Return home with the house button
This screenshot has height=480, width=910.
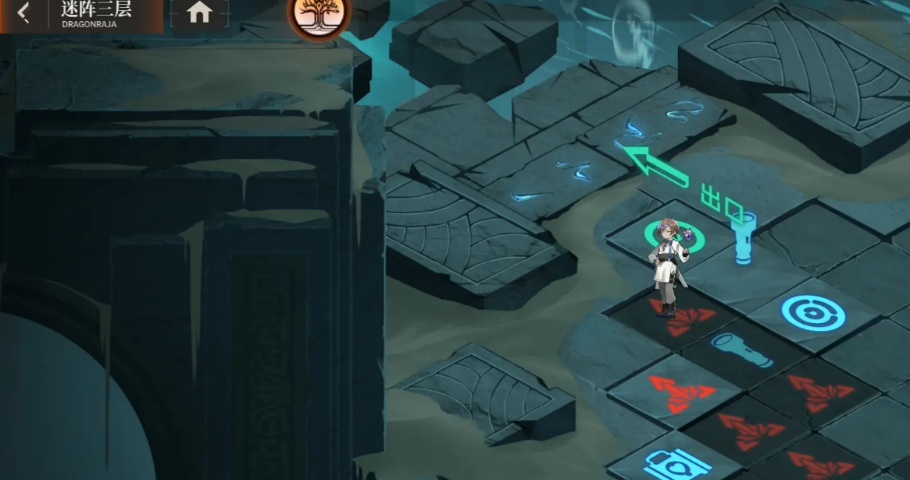199,13
